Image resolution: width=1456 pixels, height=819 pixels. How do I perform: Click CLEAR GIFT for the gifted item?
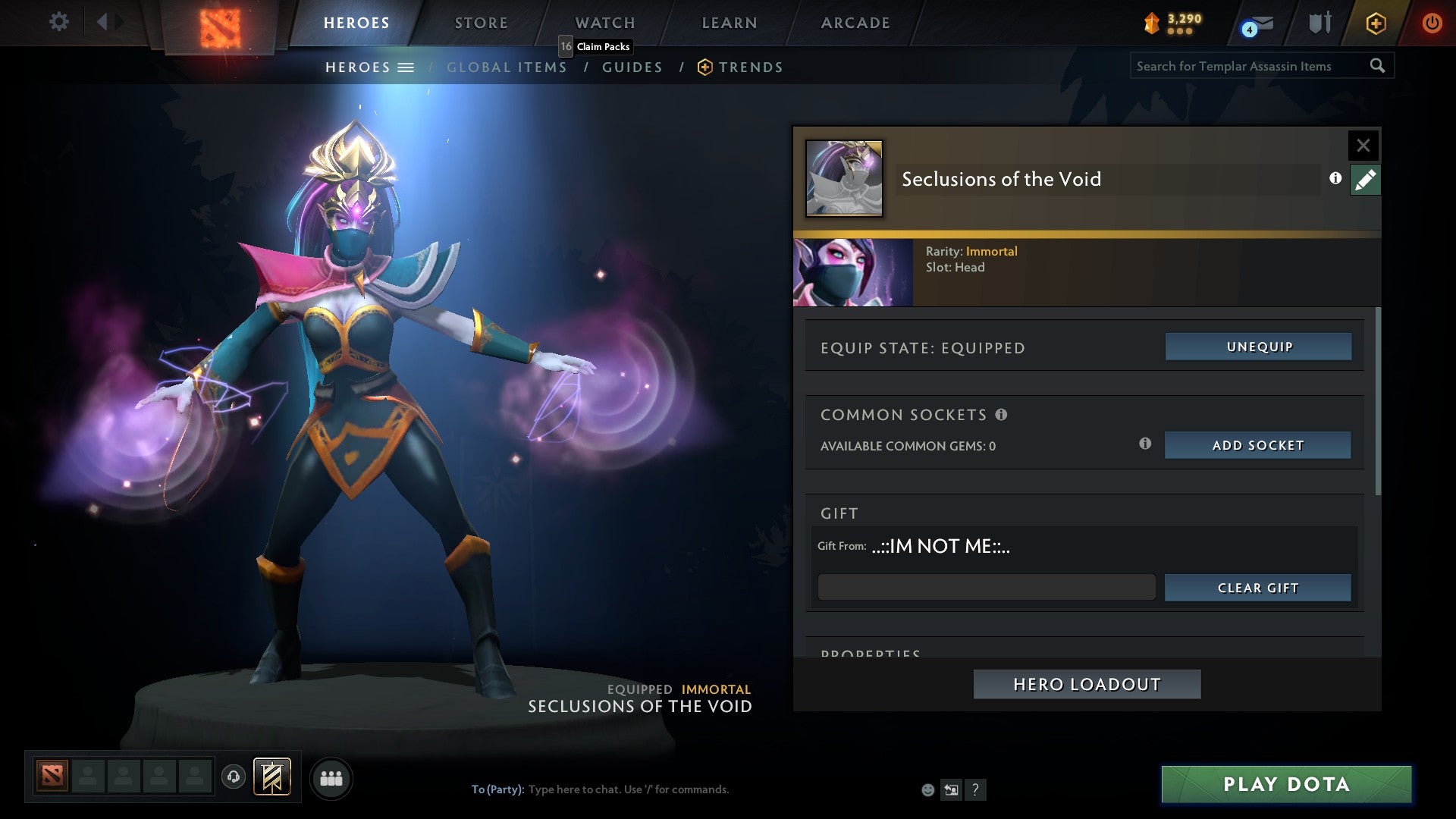tap(1257, 587)
